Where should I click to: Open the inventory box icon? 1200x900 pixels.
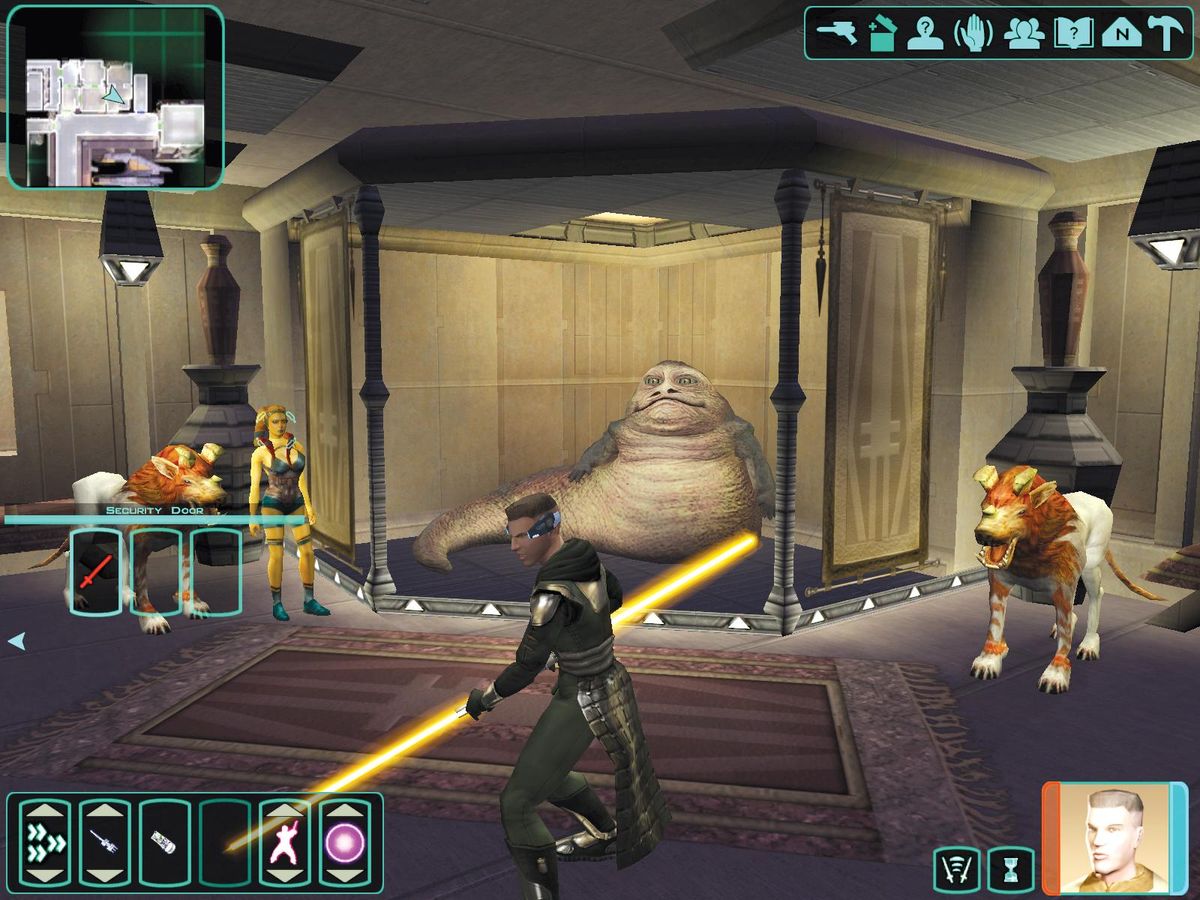coord(880,33)
